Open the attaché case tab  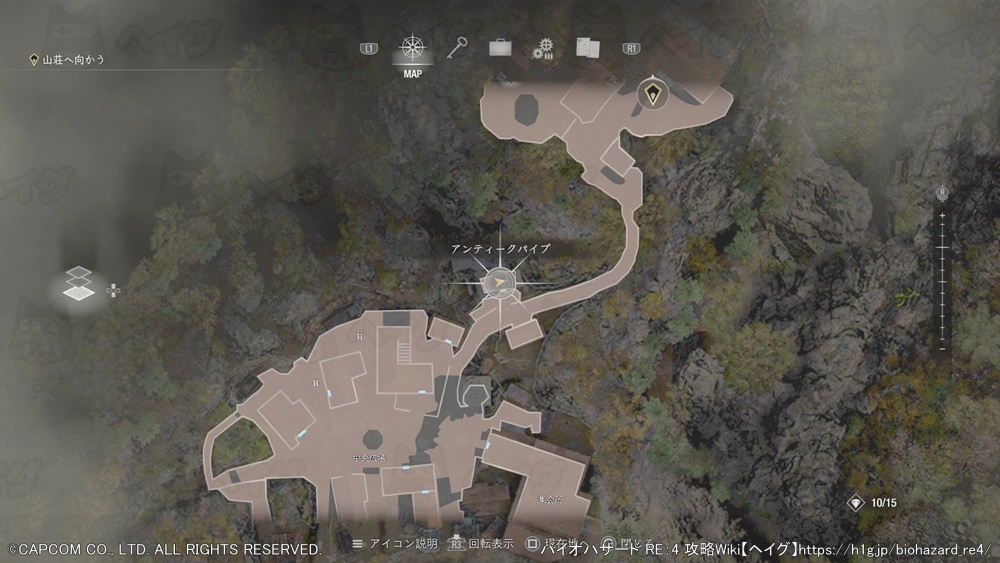(500, 47)
